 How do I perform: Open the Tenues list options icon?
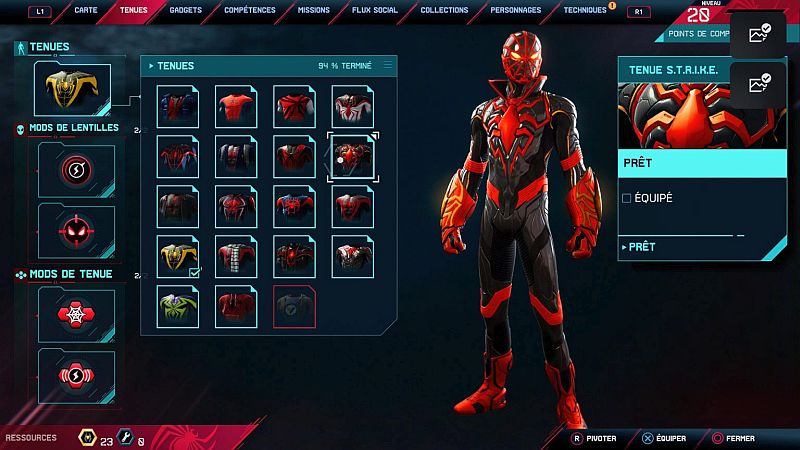click(388, 66)
